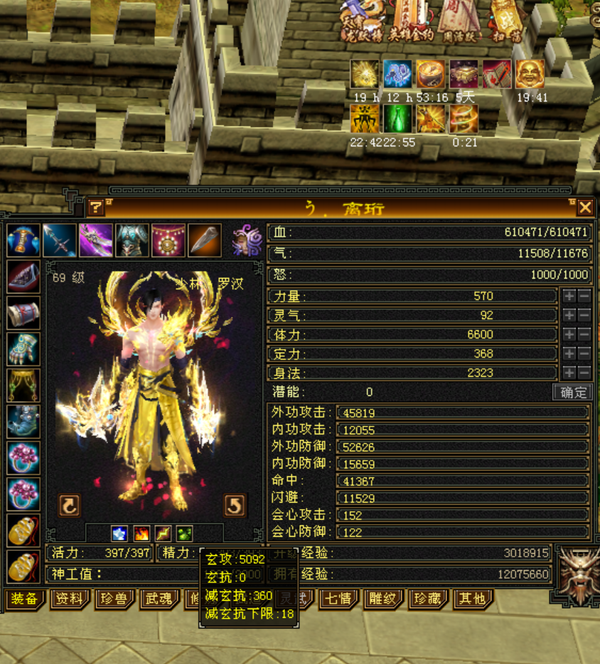Rotate character model with right arrow button

tap(233, 504)
